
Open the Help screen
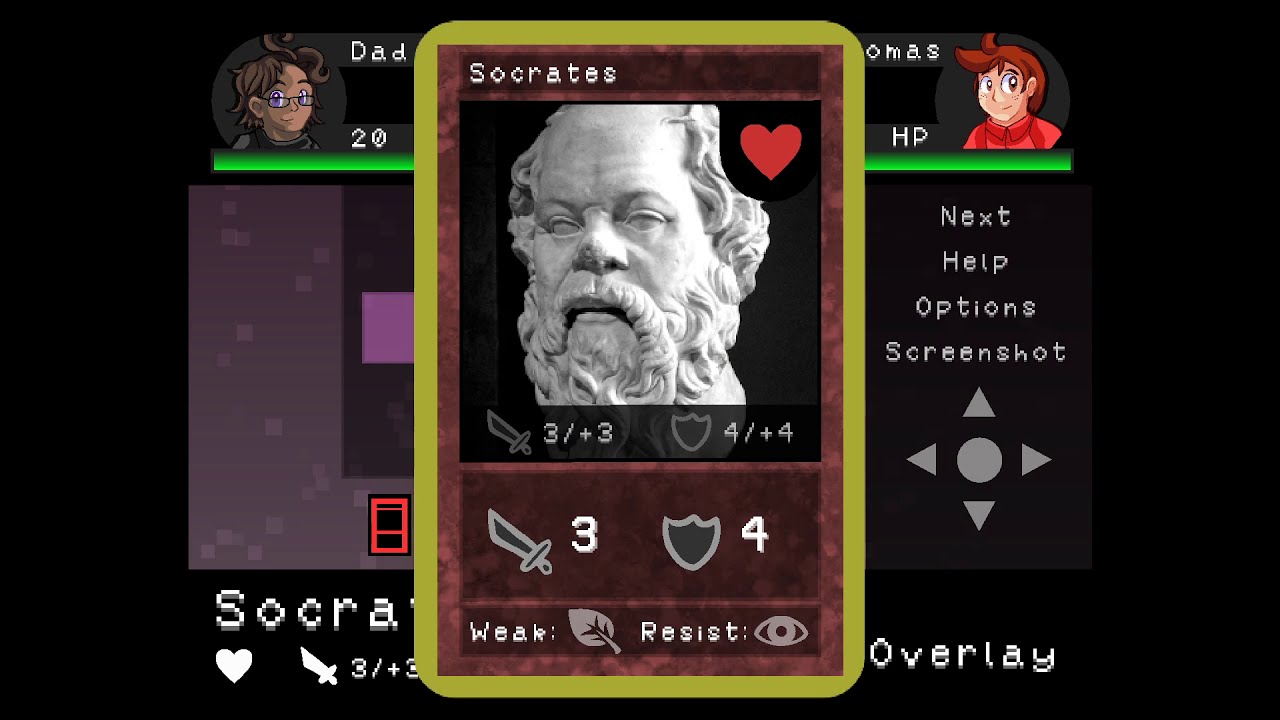click(x=975, y=262)
